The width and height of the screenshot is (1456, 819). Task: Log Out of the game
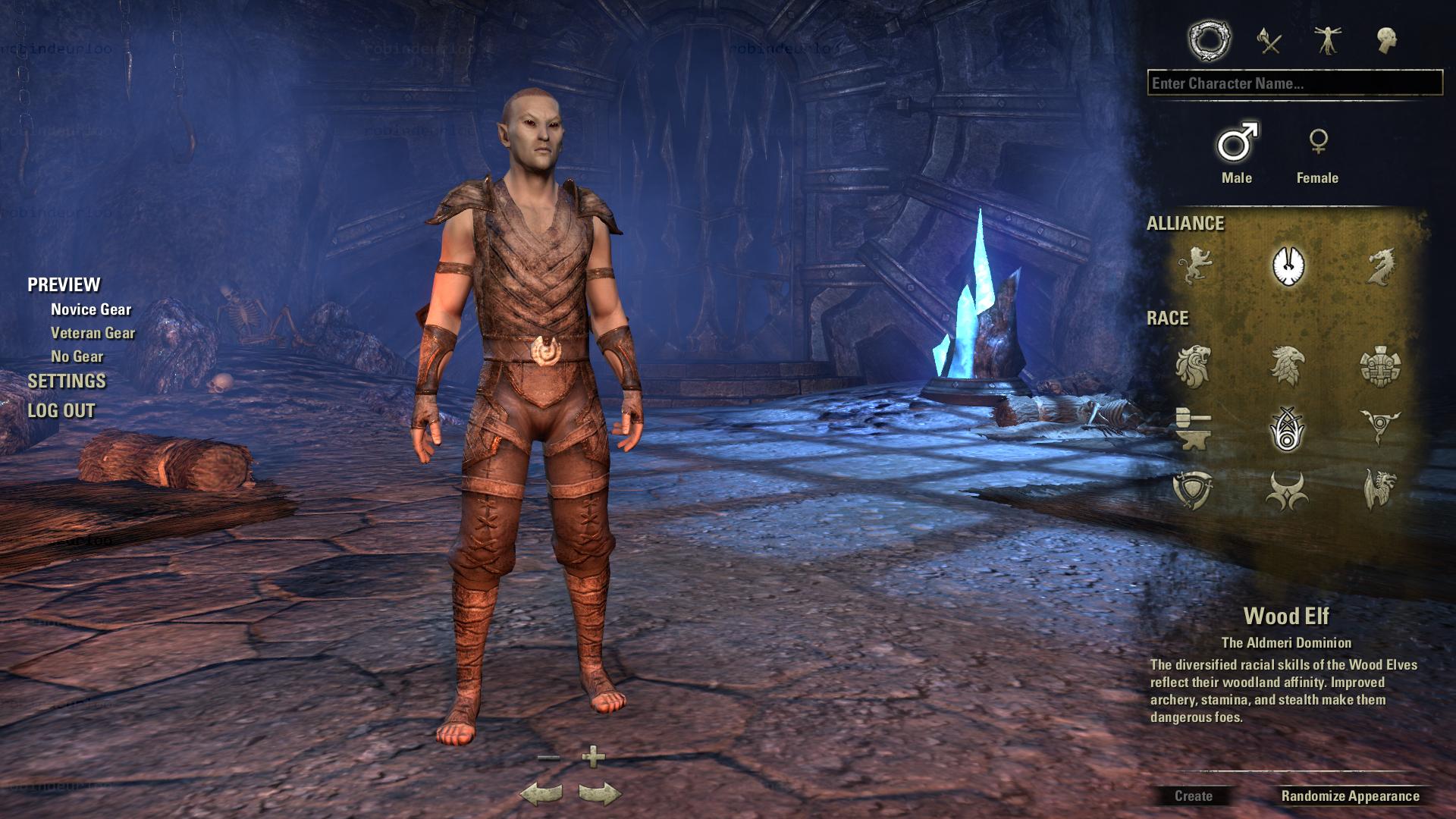(x=61, y=411)
